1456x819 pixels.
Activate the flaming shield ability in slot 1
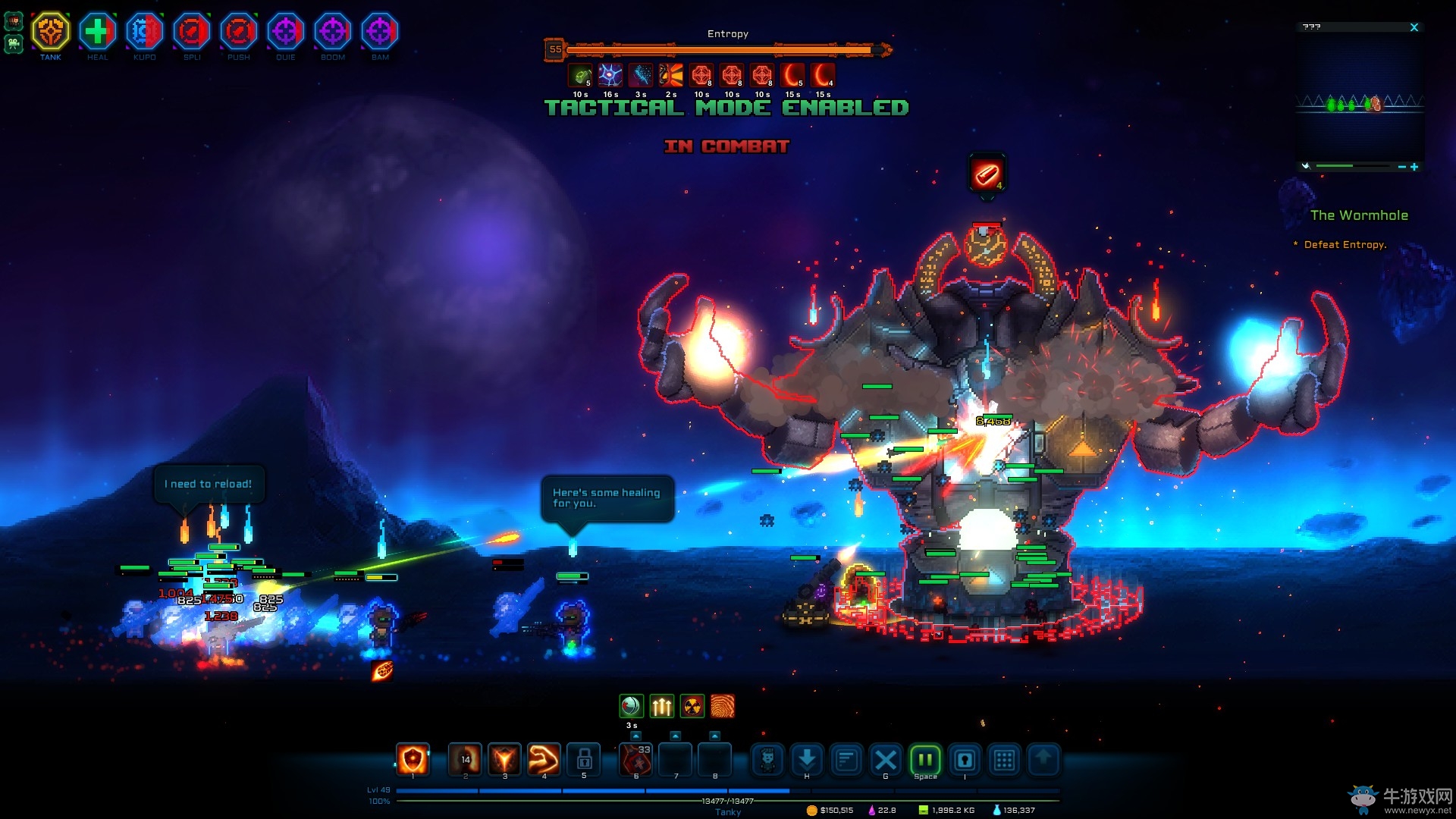413,759
